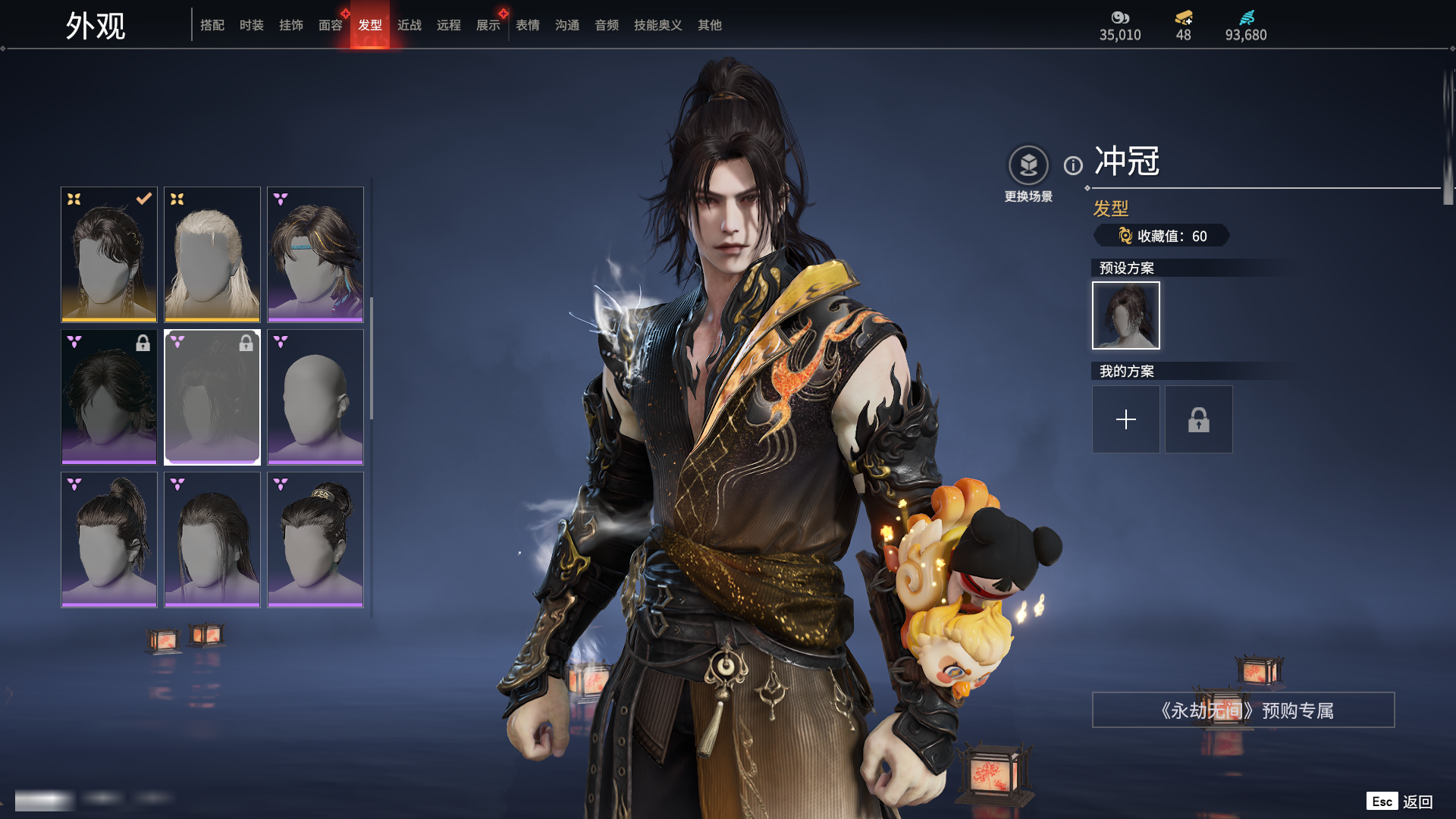The image size is (1456, 819).
Task: Add a new custom scheme with plus
Action: 1126,419
